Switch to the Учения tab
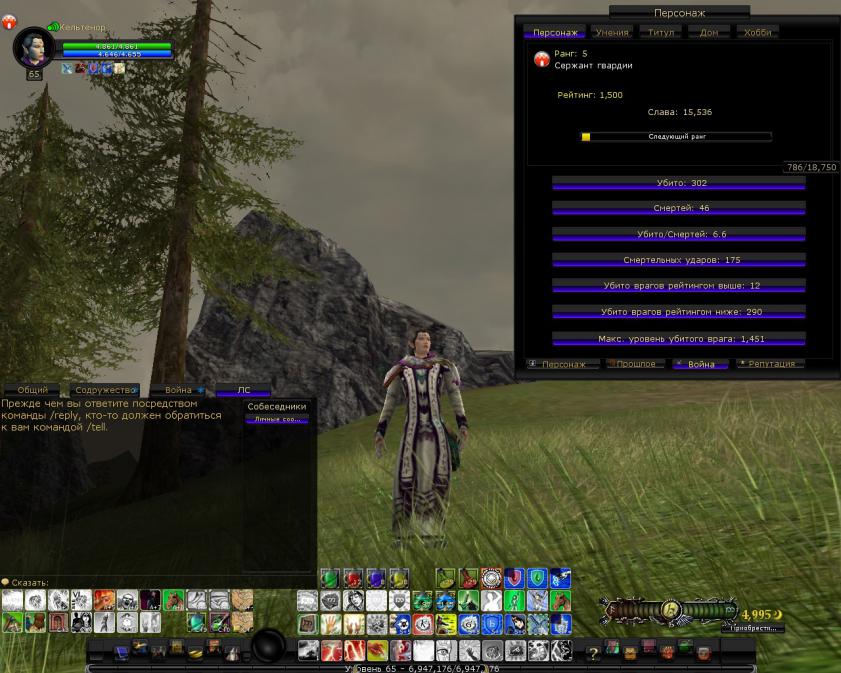 point(611,32)
